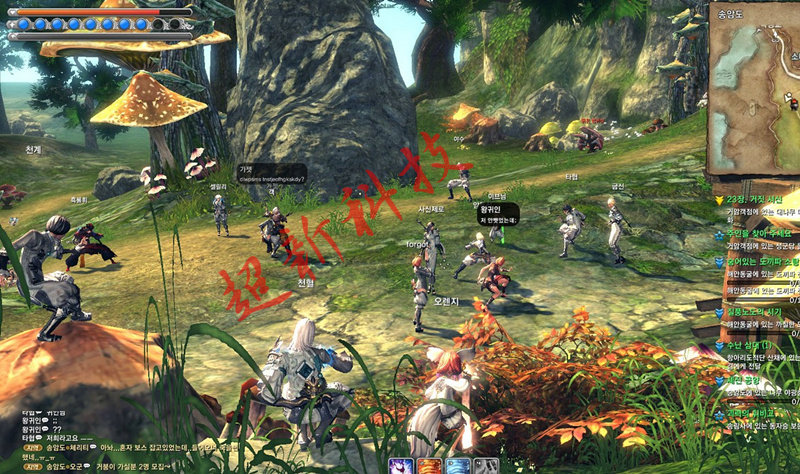The height and width of the screenshot is (474, 800).
Task: Activate the purple burst skill icon
Action: (402, 465)
